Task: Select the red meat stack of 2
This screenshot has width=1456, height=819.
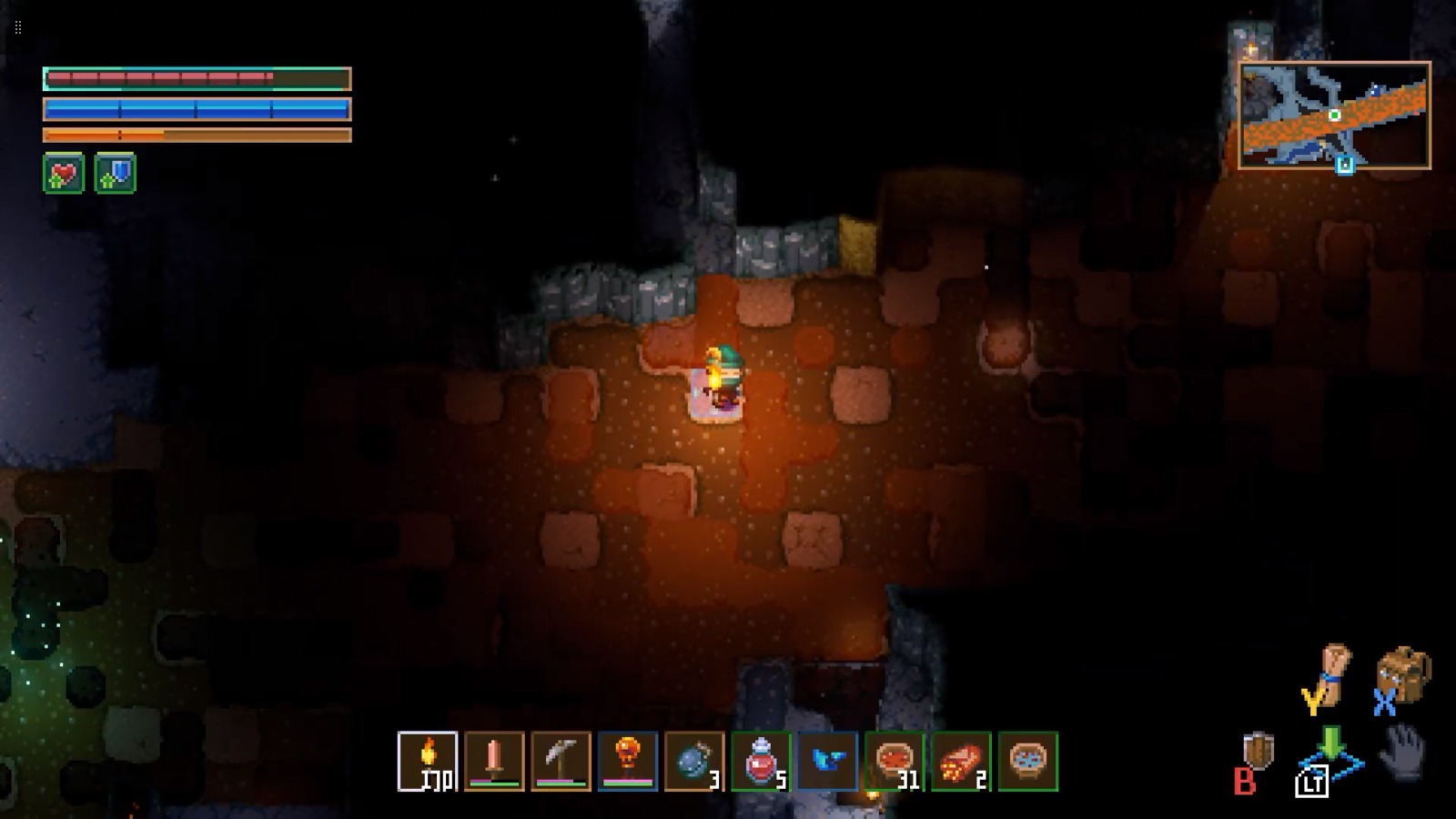Action: tap(961, 761)
